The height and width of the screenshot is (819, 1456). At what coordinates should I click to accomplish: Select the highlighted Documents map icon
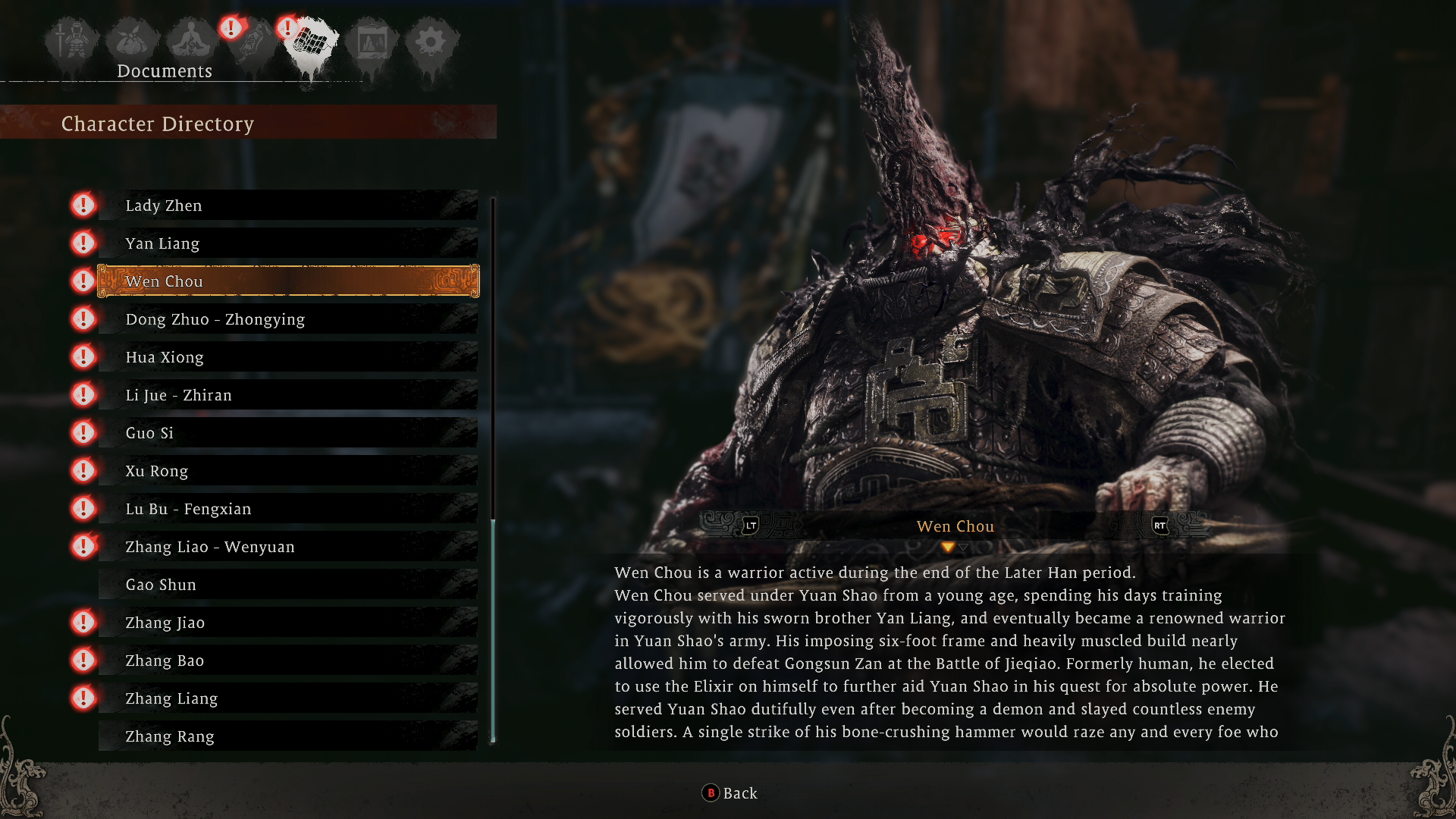pyautogui.click(x=311, y=42)
